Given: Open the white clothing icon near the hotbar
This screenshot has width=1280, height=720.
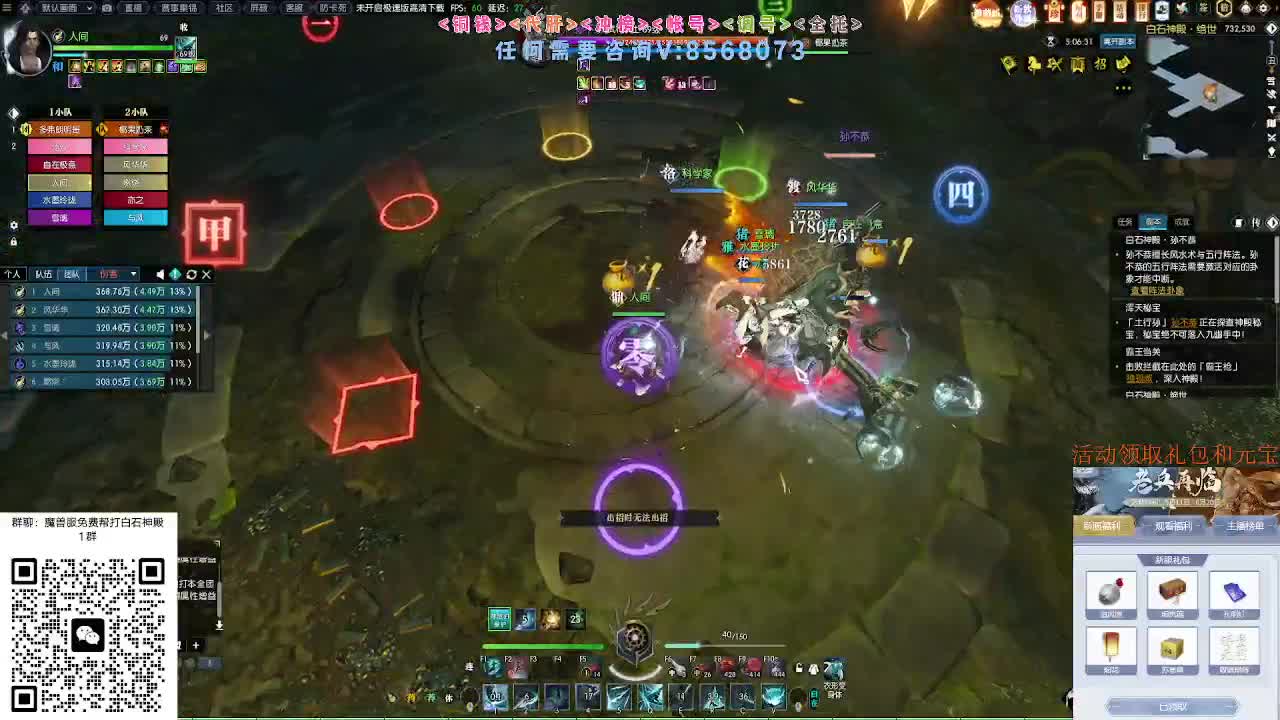Looking at the screenshot, I should [813, 668].
